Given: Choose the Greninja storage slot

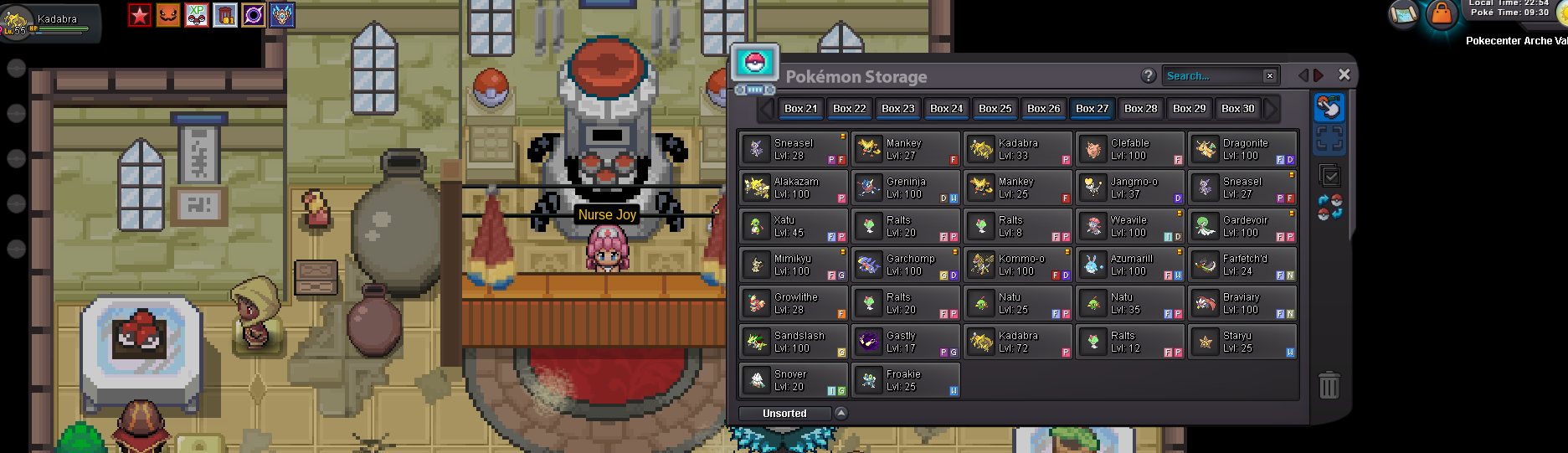Looking at the screenshot, I should (905, 188).
